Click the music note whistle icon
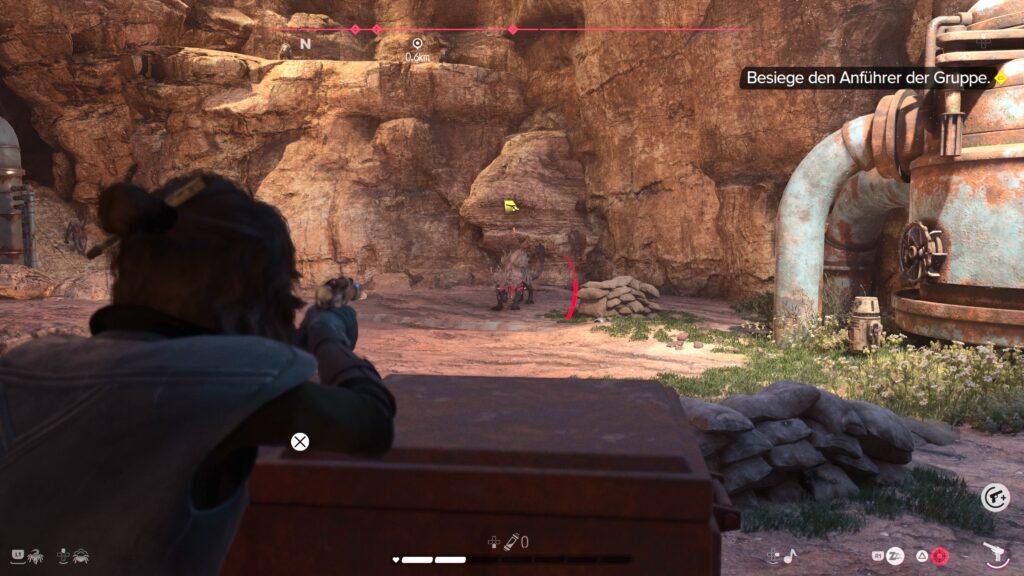This screenshot has height=576, width=1024. (x=788, y=555)
